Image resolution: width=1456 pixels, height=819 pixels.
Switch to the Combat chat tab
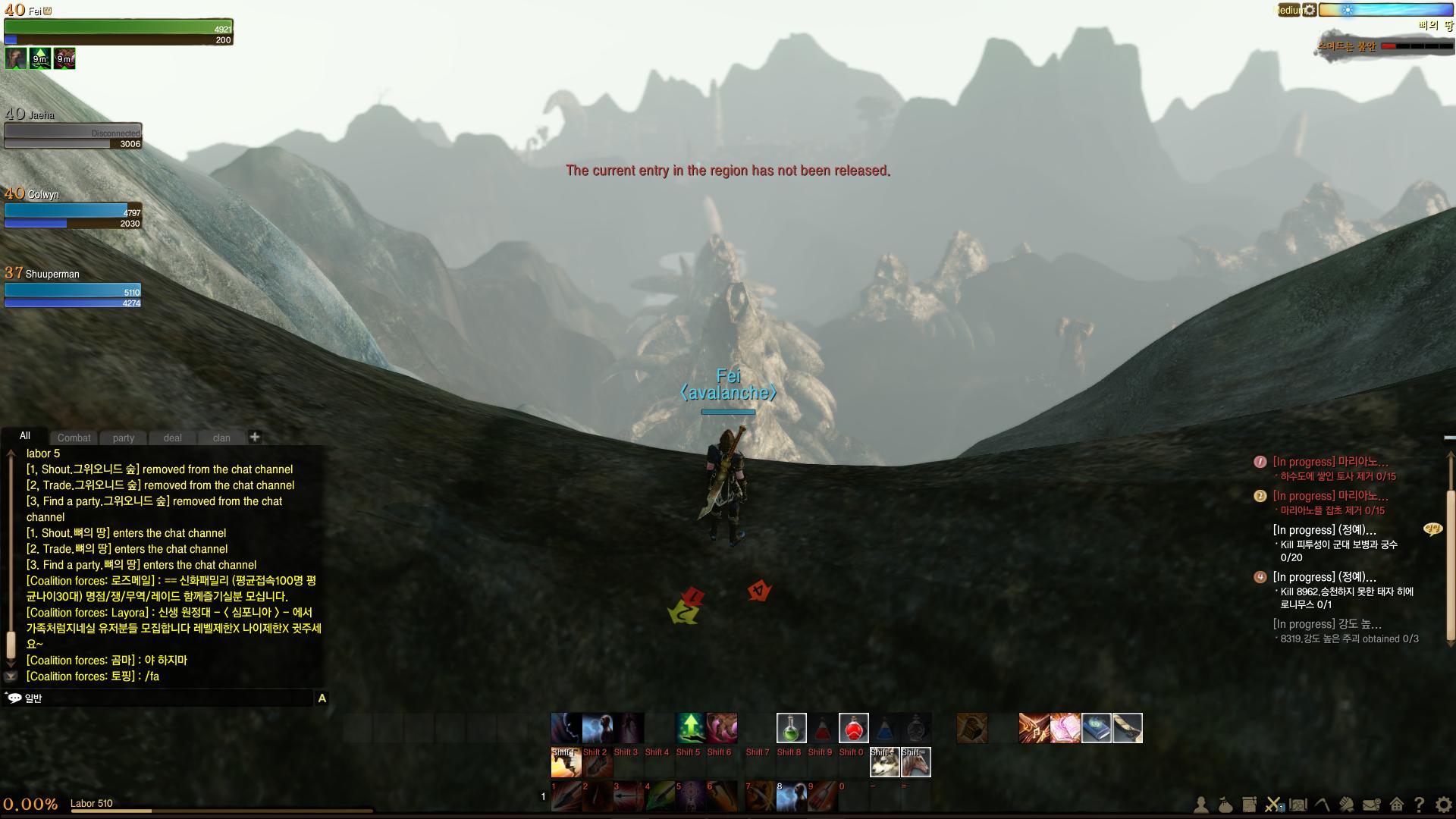click(74, 438)
